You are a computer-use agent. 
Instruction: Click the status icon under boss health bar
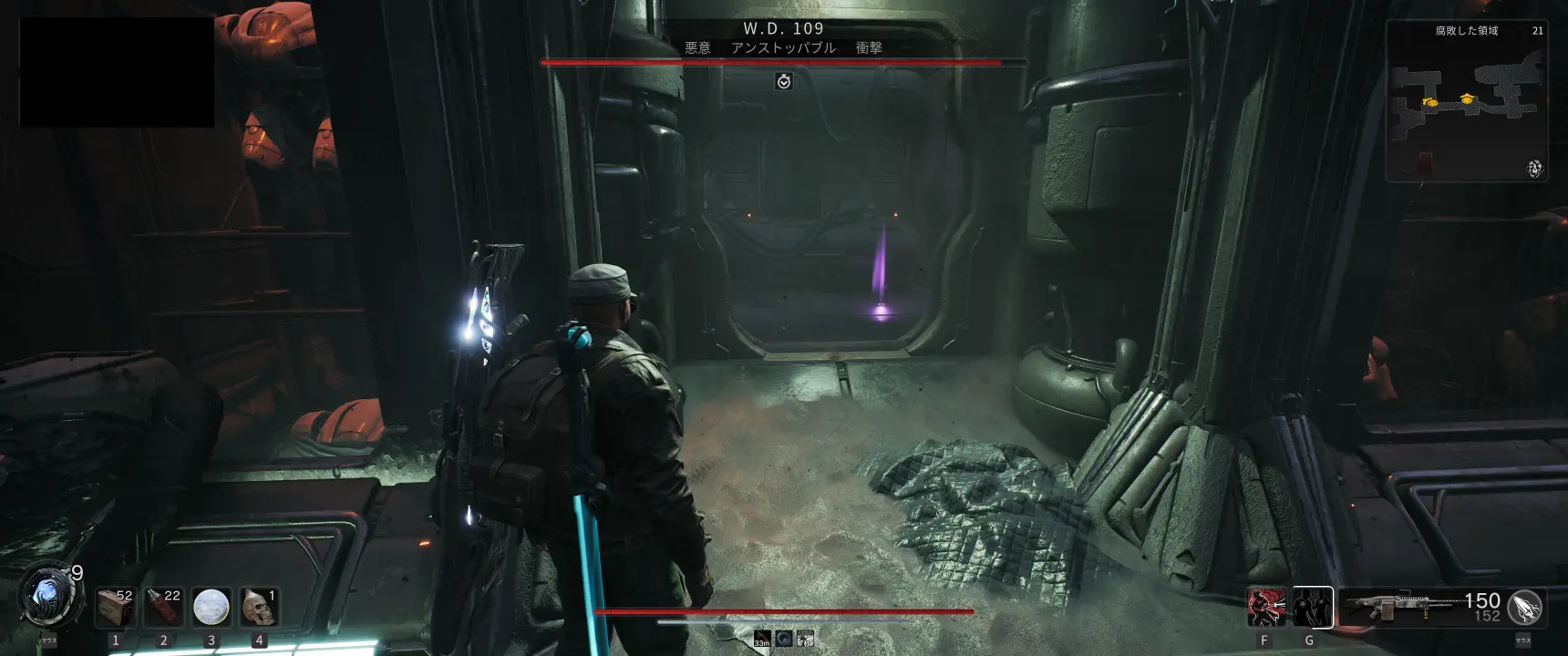[x=783, y=82]
